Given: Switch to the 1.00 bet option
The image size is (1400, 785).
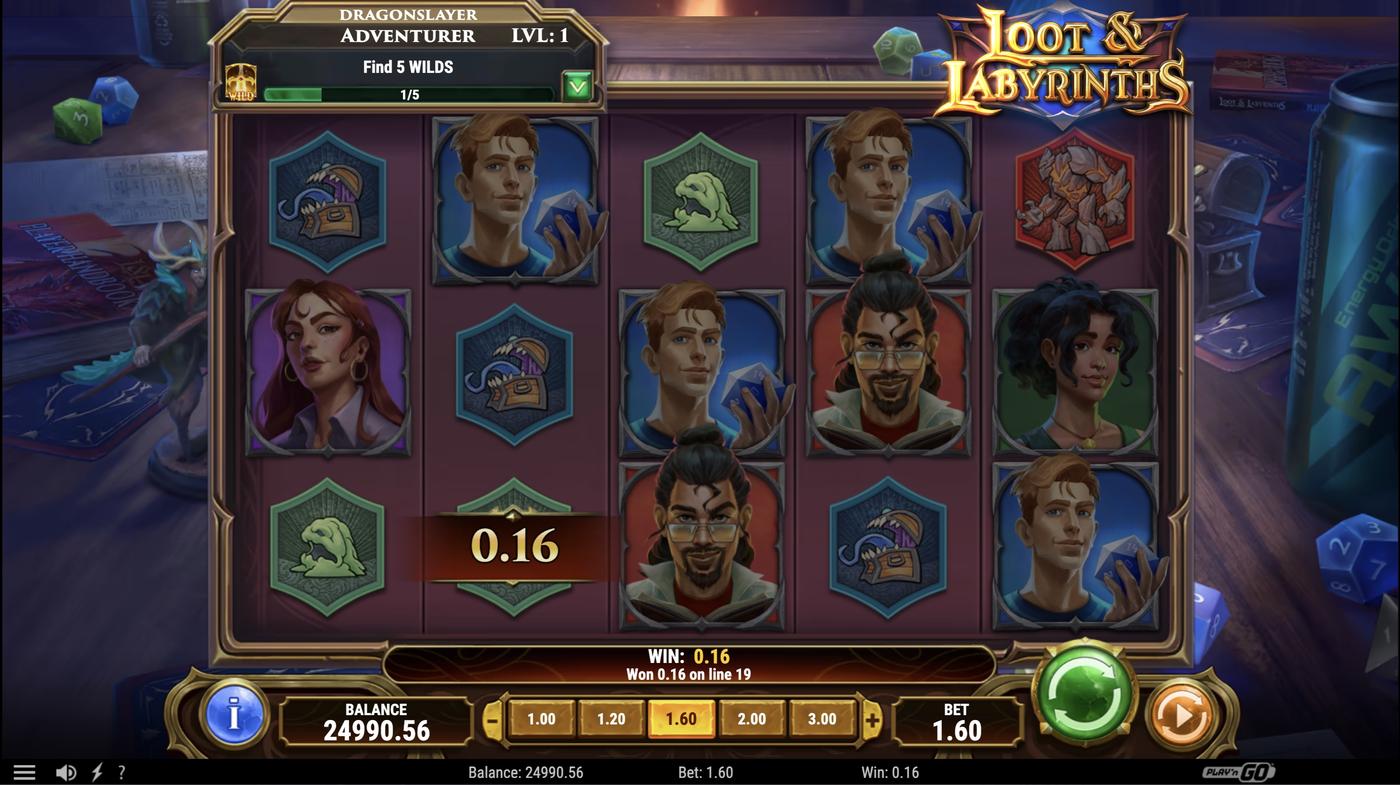Looking at the screenshot, I should coord(542,717).
